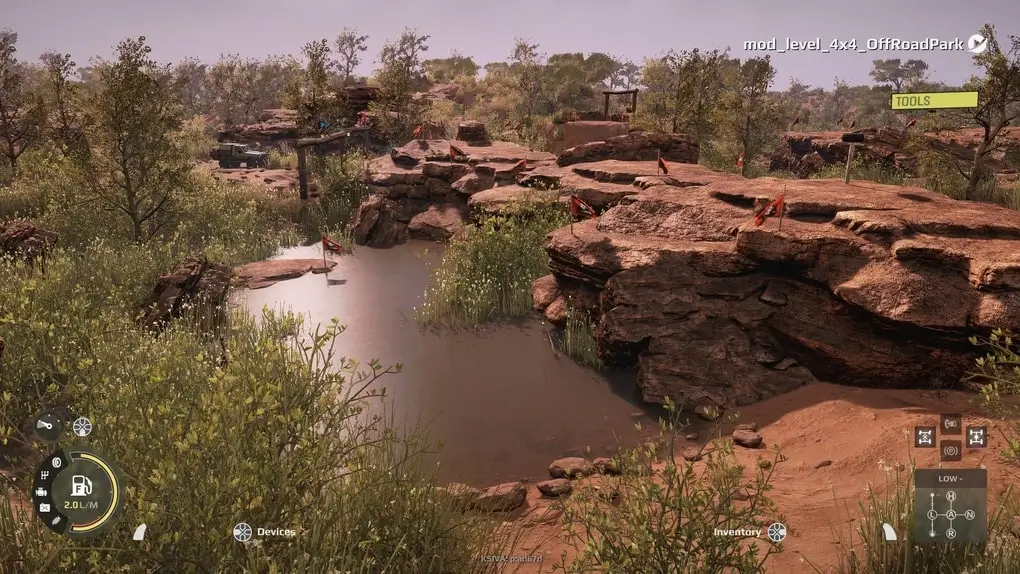Image resolution: width=1020 pixels, height=574 pixels.
Task: Open the Inventory shortcut label
Action: [737, 532]
